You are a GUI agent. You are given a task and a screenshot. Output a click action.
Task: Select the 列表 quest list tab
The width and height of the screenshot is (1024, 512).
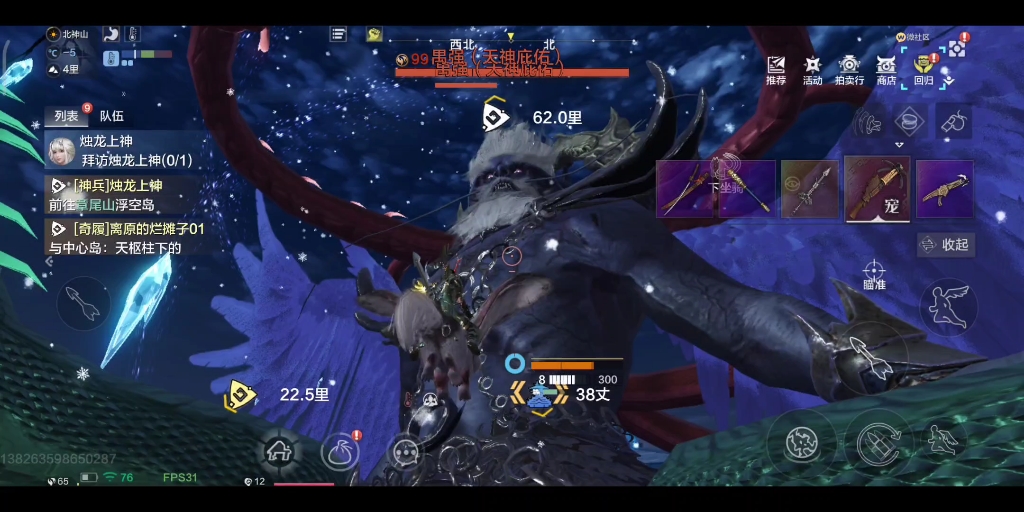(67, 116)
